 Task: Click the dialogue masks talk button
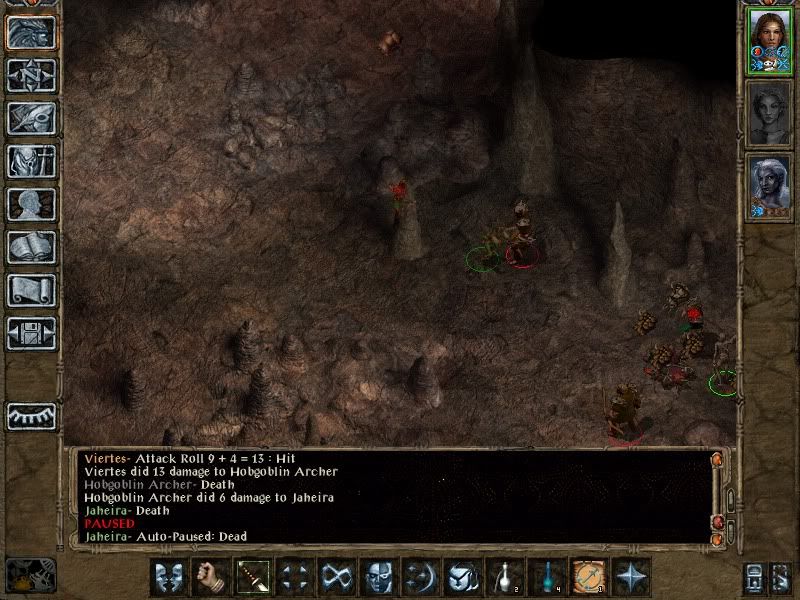(166, 577)
